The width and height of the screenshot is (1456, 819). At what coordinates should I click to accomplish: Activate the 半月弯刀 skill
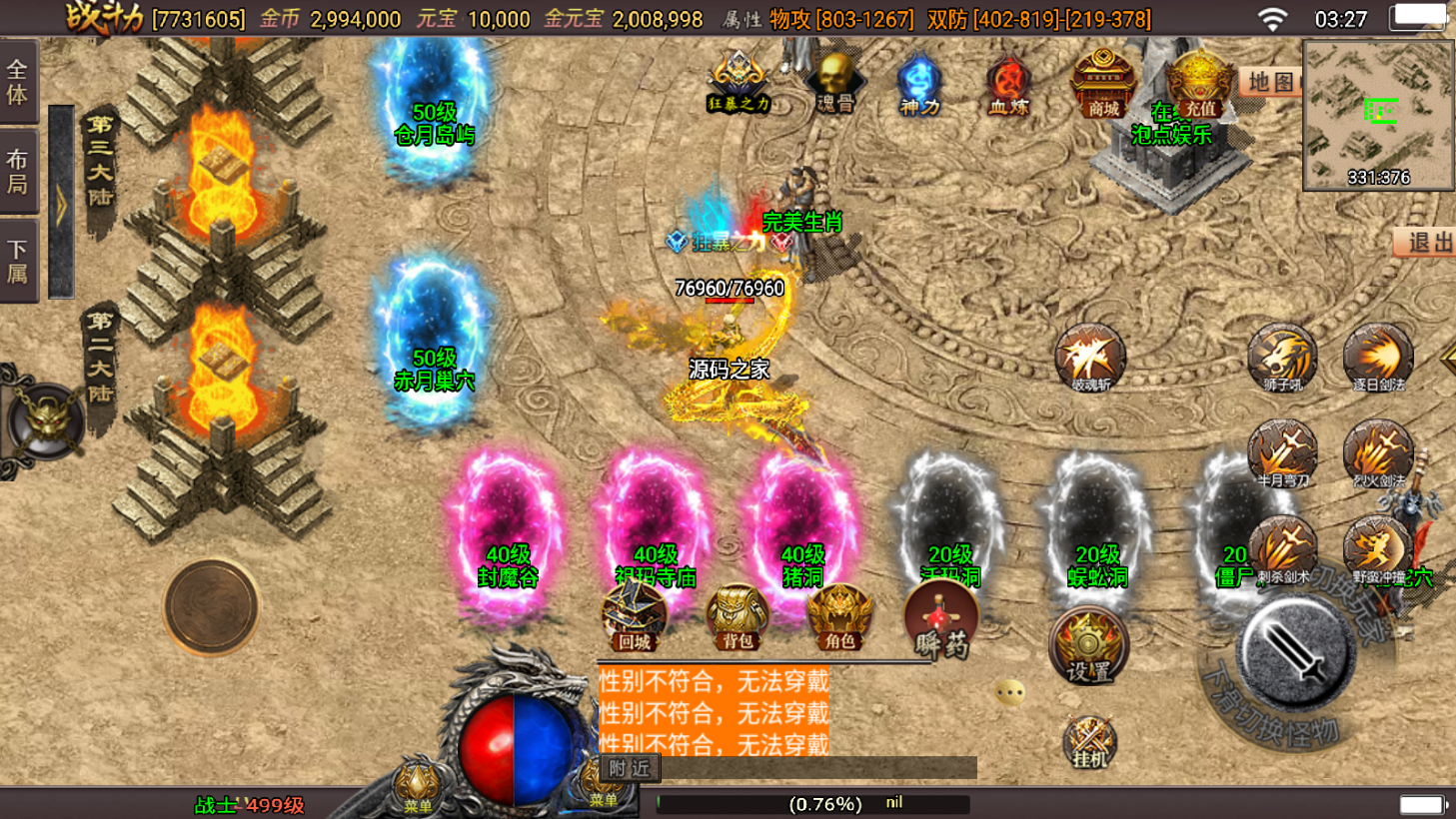[x=1282, y=453]
